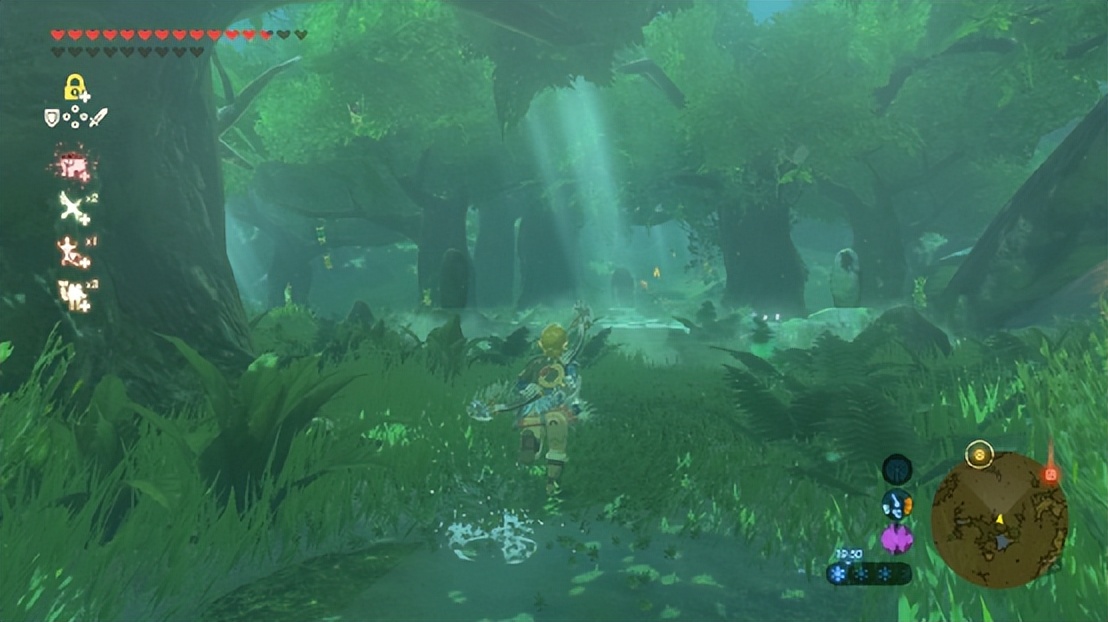Click the thermometer temperature gauge icon

(x=896, y=506)
